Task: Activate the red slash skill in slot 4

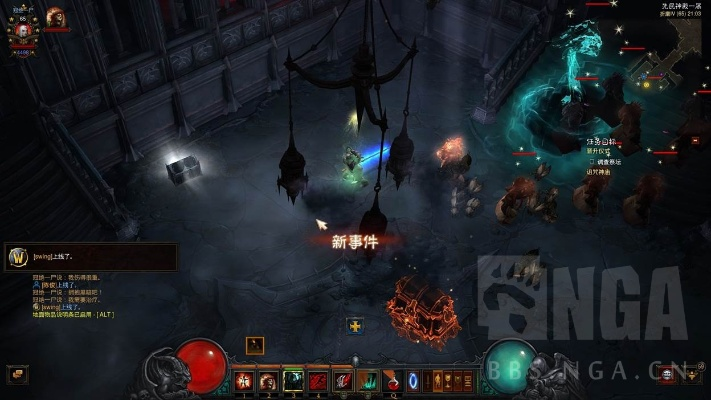Action: (x=317, y=380)
